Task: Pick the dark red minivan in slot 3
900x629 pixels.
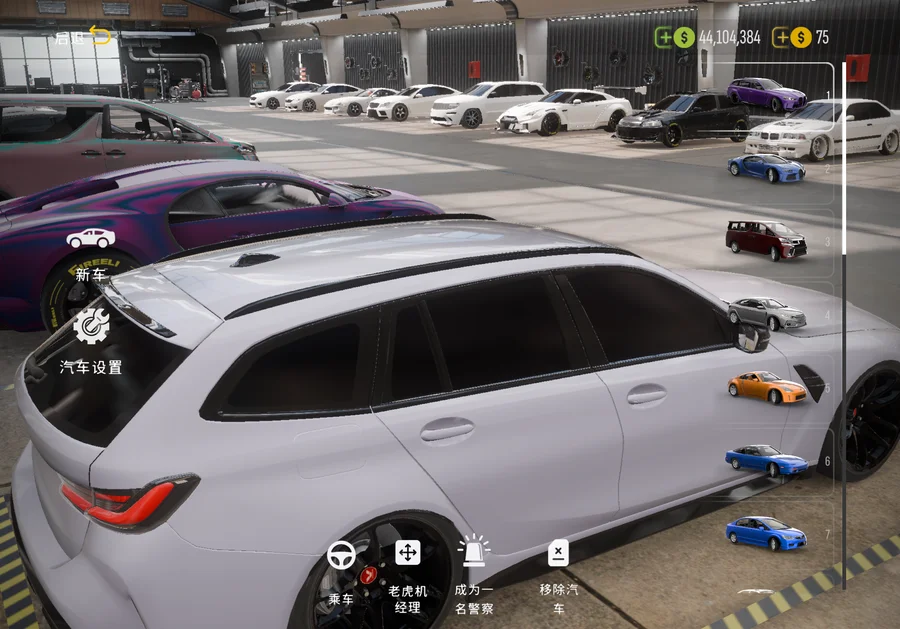Action: tap(766, 239)
